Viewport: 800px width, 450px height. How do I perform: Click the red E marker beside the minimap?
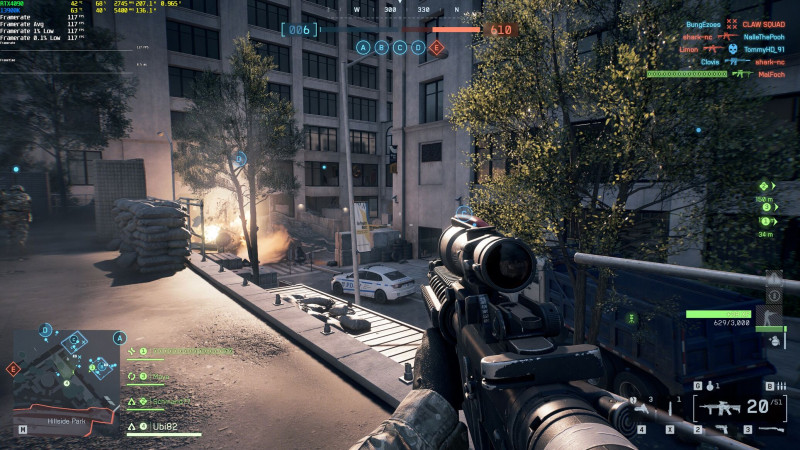(13, 369)
